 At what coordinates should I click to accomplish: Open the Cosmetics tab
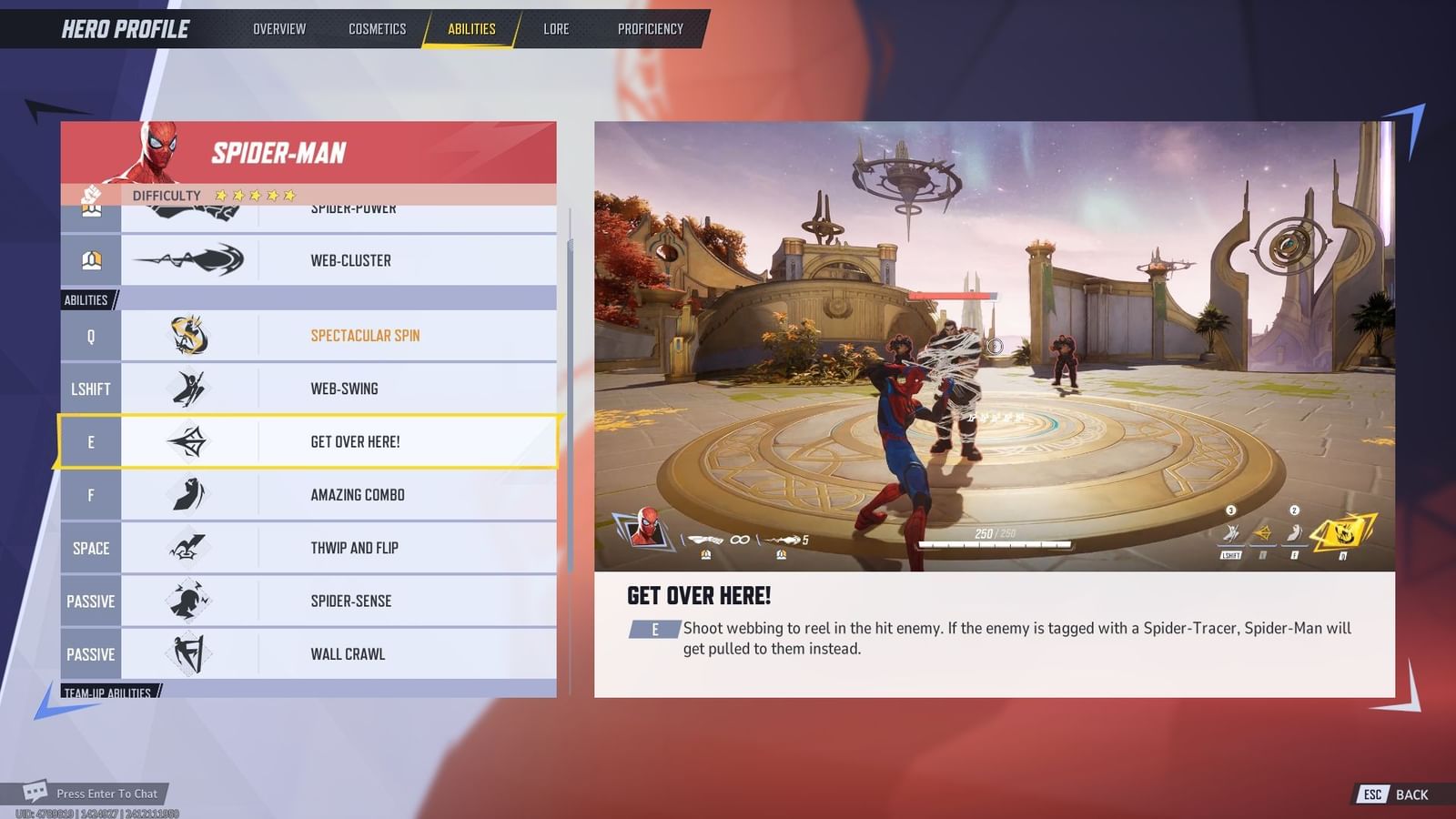click(x=377, y=28)
